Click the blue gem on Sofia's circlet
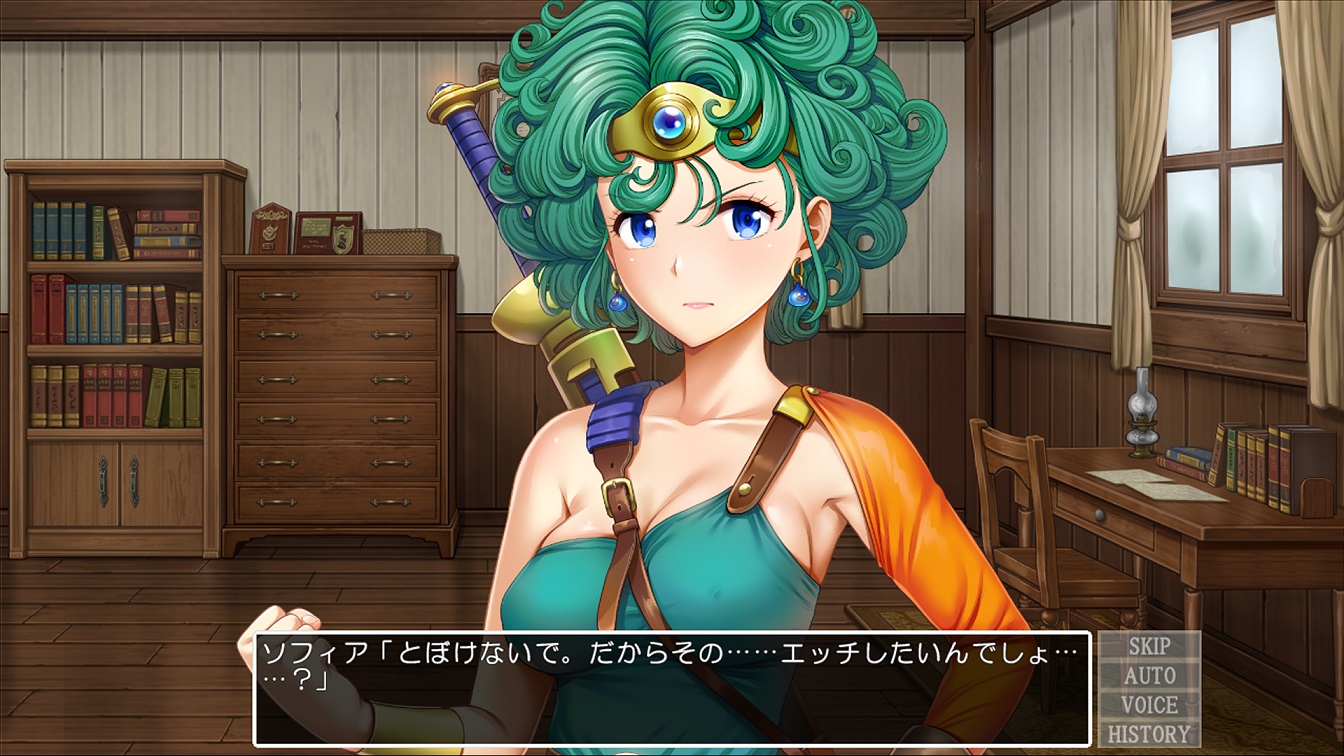Viewport: 1344px width, 756px height. [672, 122]
